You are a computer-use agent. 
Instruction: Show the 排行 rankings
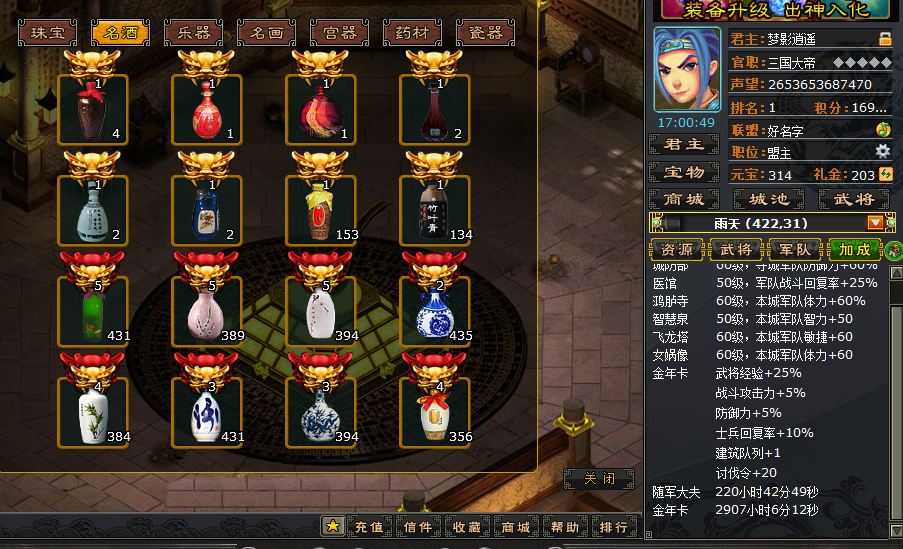point(613,527)
